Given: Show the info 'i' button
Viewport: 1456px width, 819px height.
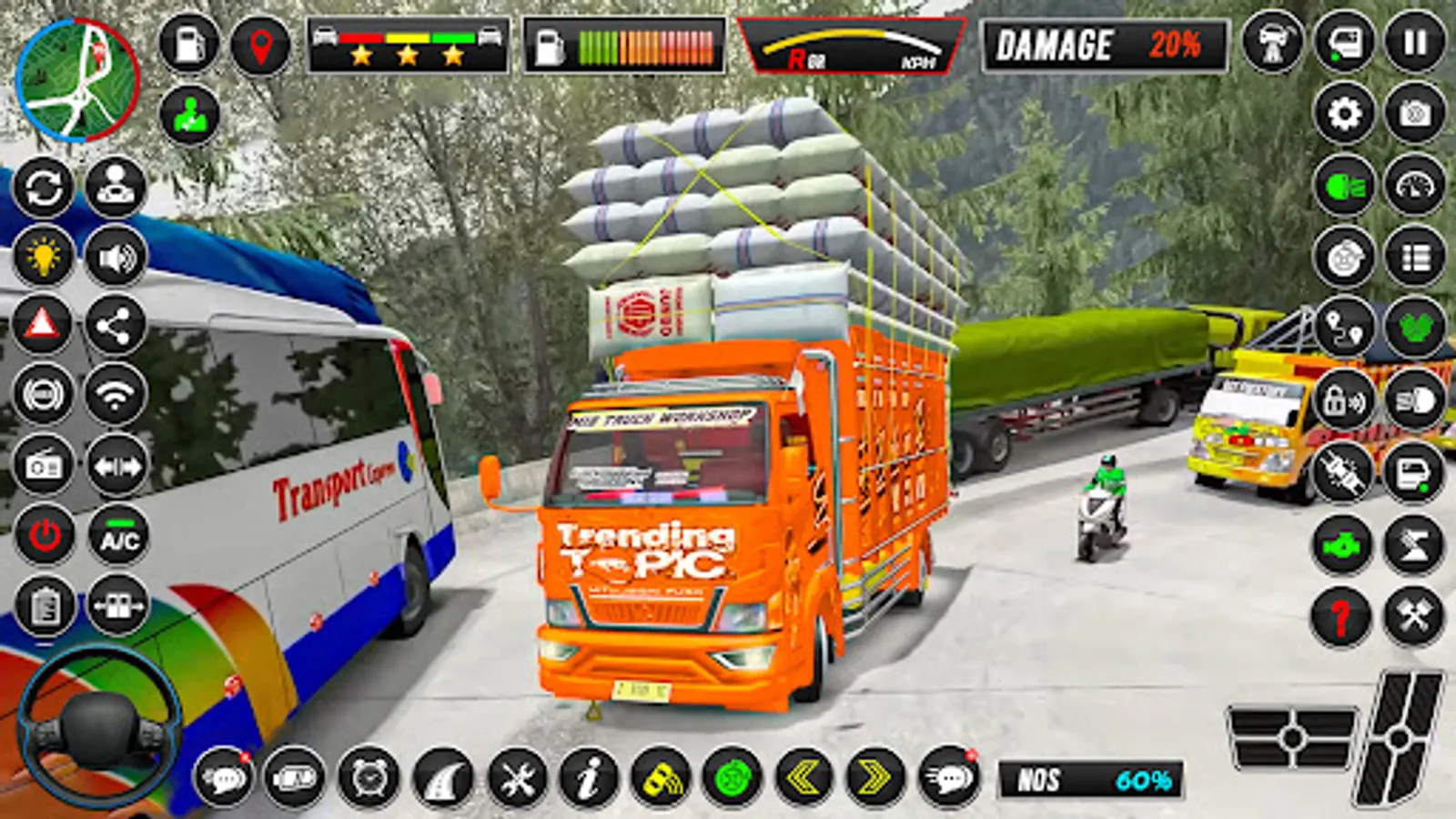Looking at the screenshot, I should pyautogui.click(x=589, y=779).
